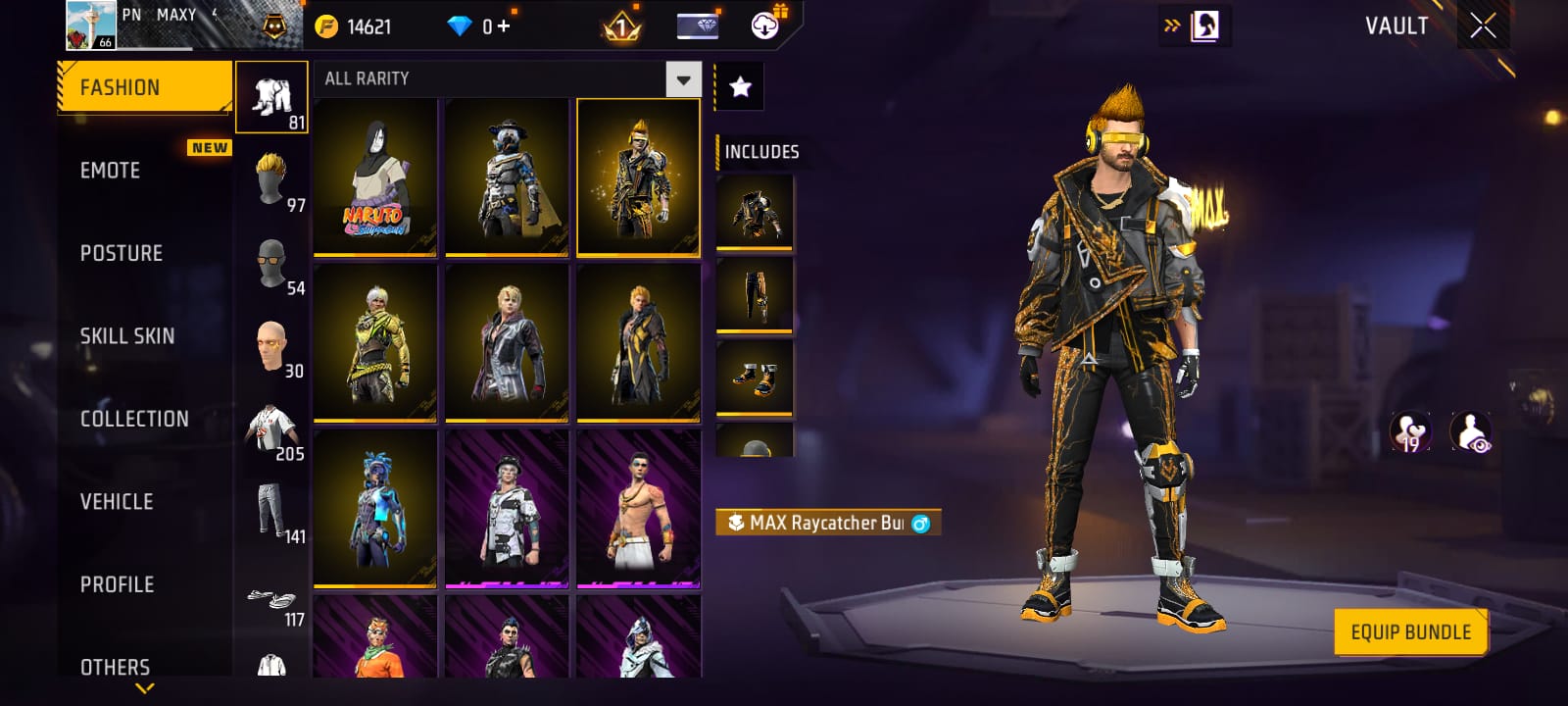Viewport: 1568px width, 706px height.
Task: Open the All Rarity dropdown
Action: 683,78
